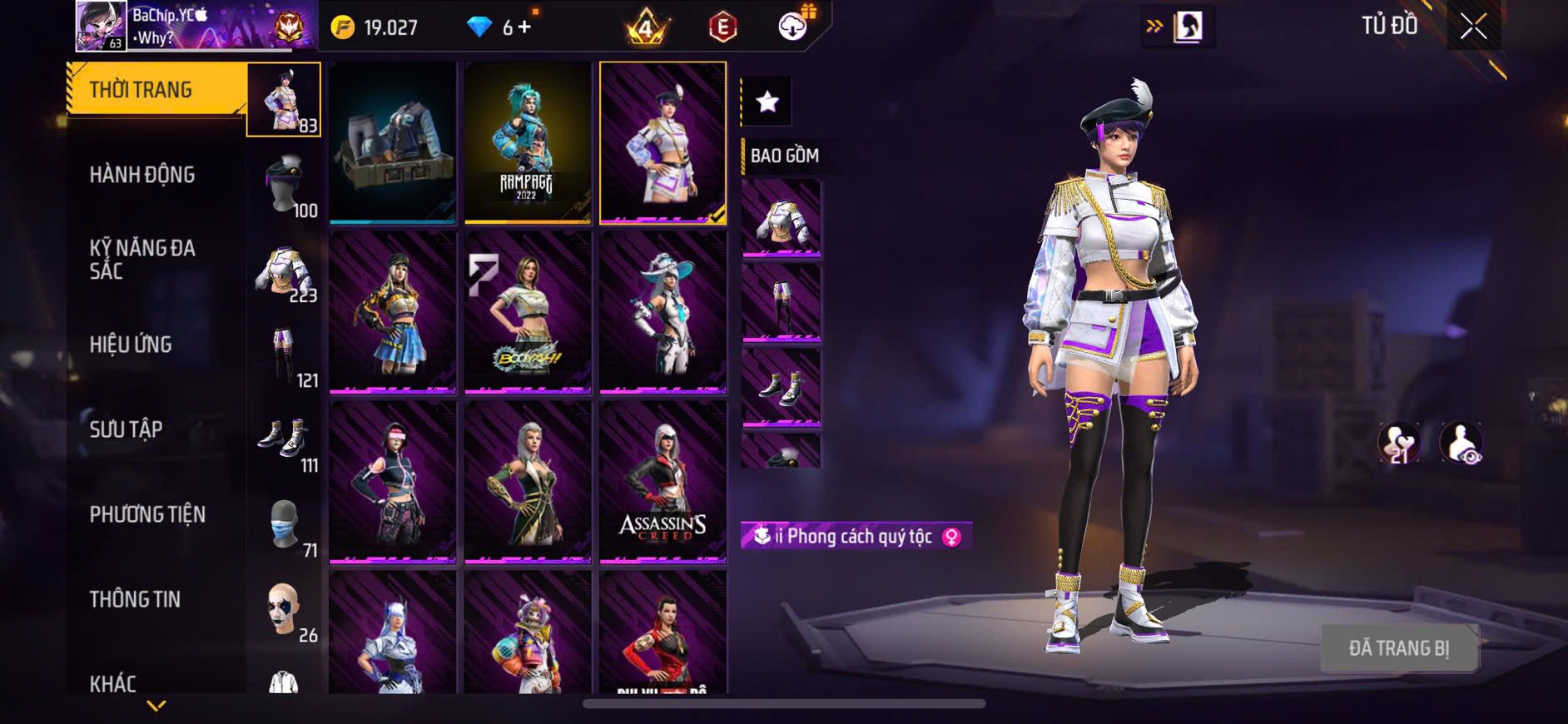Select the Rampage 2022 outfit bundle
Viewport: 1568px width, 724px height.
click(x=528, y=142)
